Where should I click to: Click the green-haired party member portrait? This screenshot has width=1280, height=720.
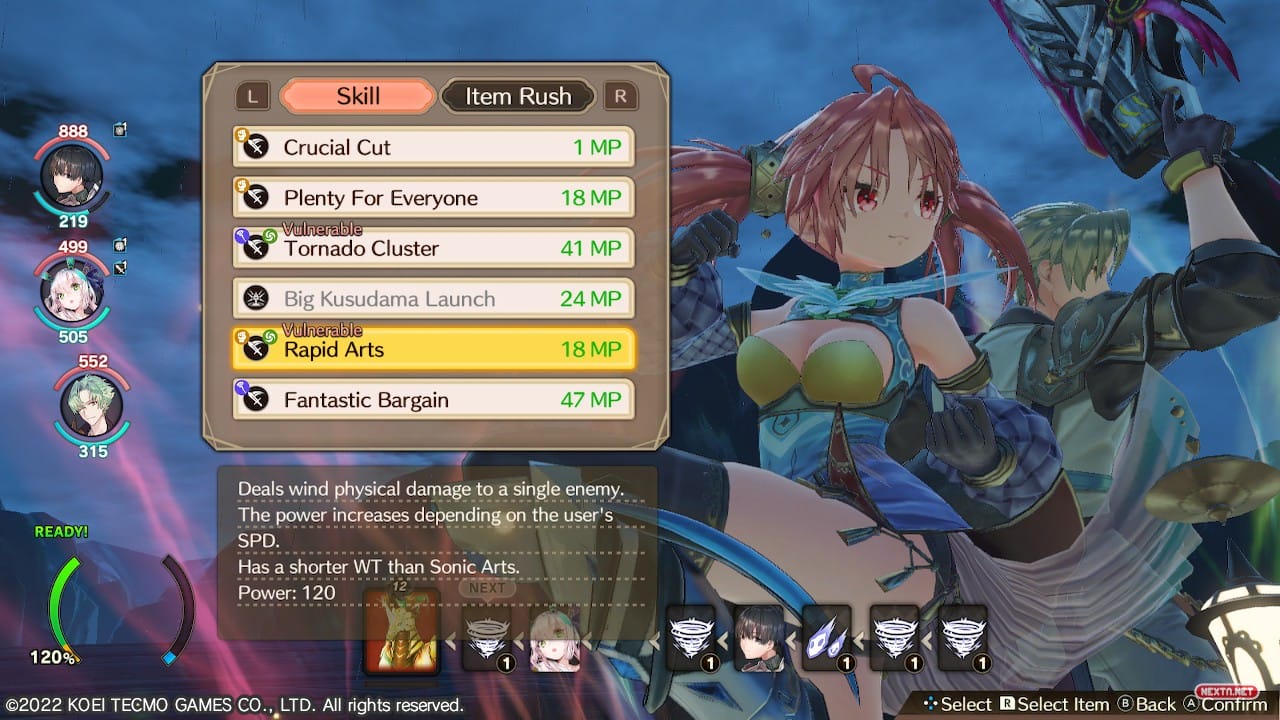(91, 405)
